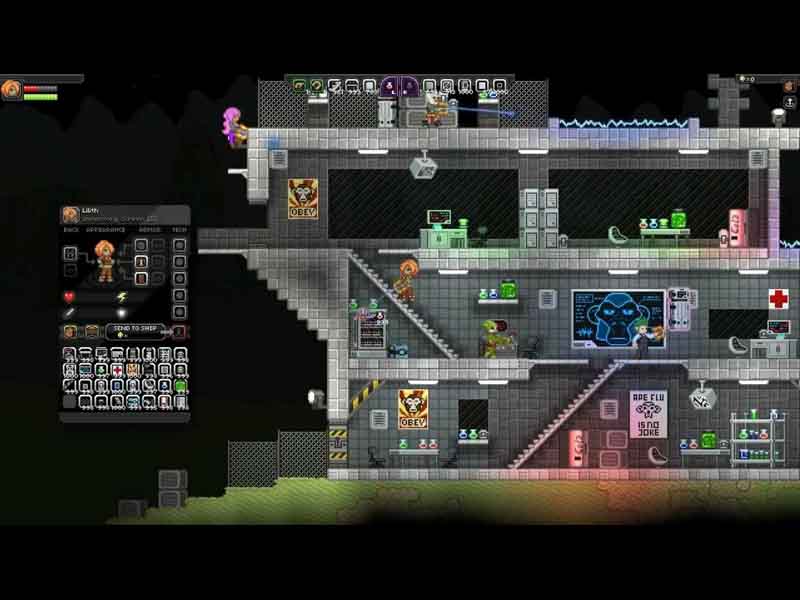This screenshot has width=800, height=600.
Task: Select the green block inventory slot
Action: [x=181, y=386]
